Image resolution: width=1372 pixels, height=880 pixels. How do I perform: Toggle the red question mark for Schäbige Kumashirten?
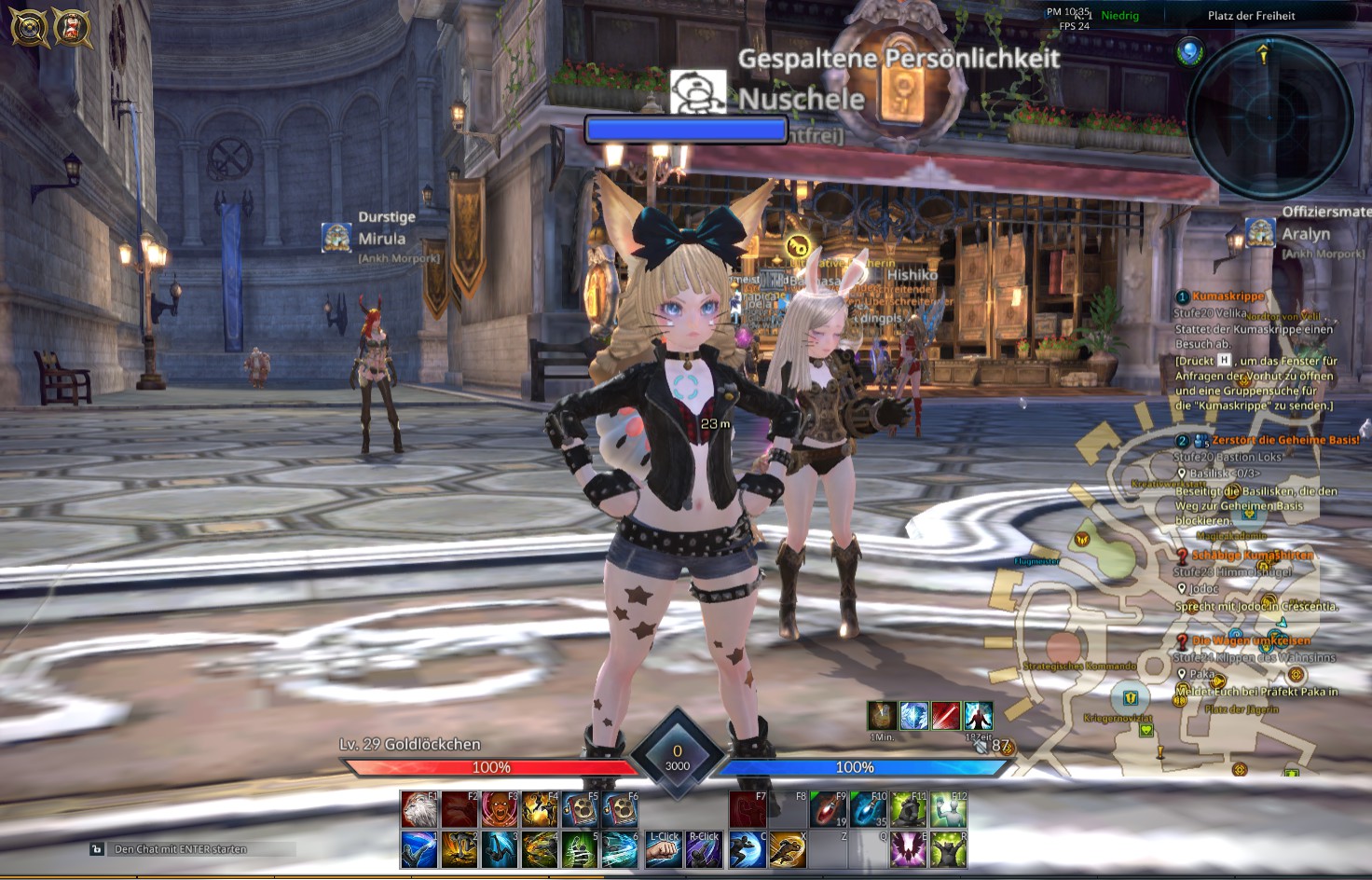click(1180, 555)
